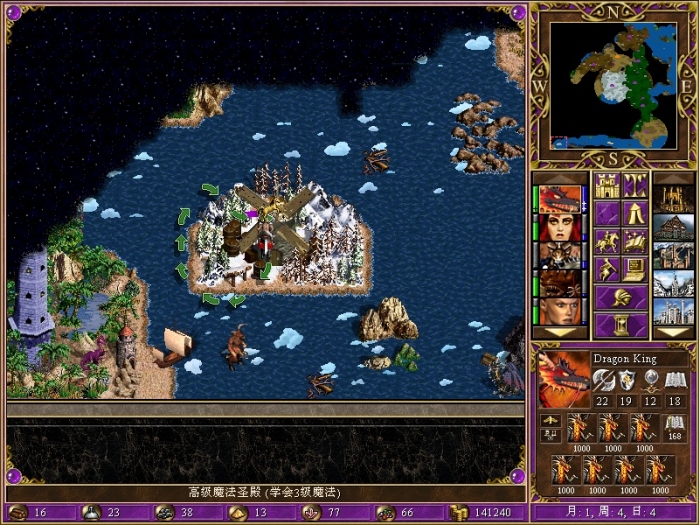The height and width of the screenshot is (525, 700).
Task: Select the next hero with the helmet button
Action: tap(620, 297)
